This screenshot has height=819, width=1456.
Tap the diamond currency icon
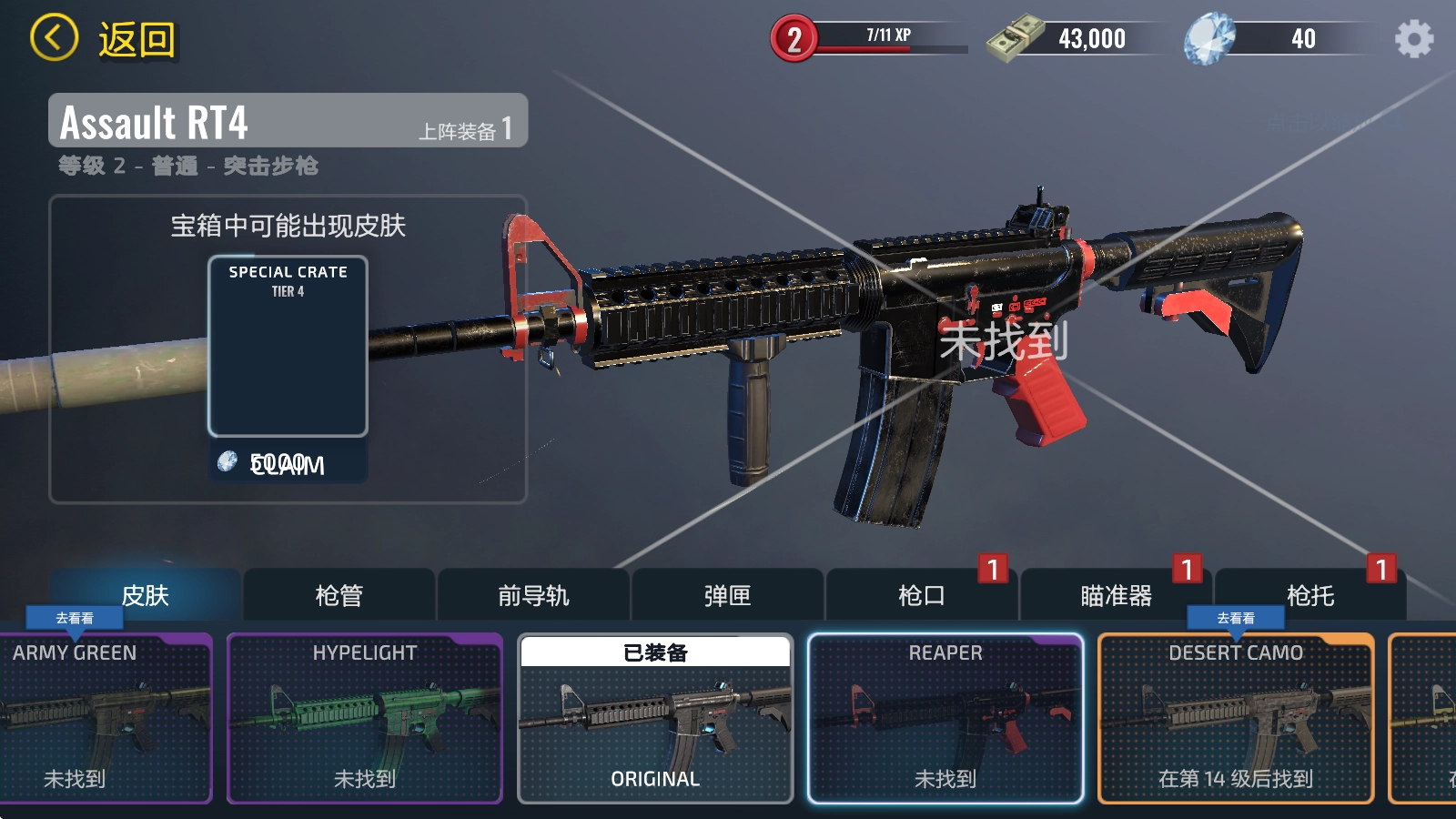[1209, 39]
